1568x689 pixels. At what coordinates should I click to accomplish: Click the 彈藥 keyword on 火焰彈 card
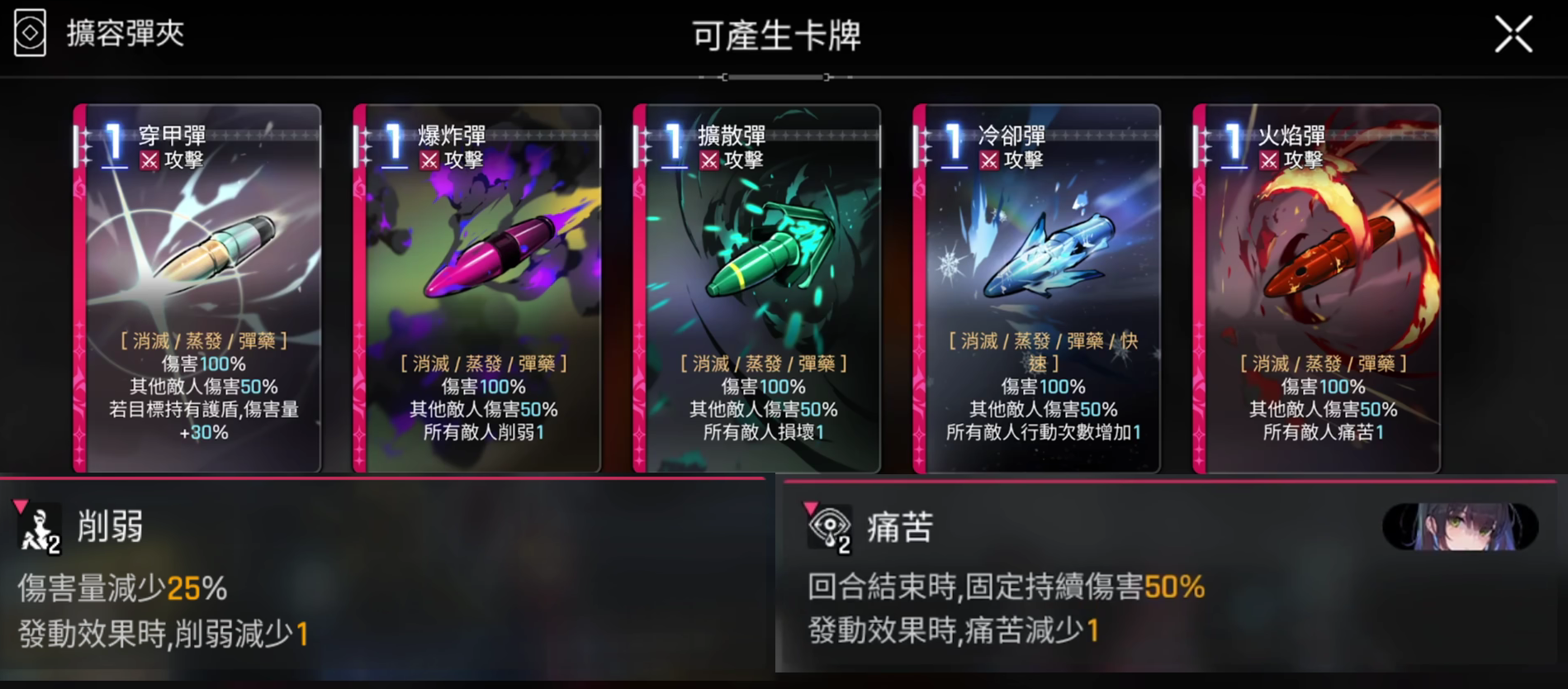tap(1376, 363)
